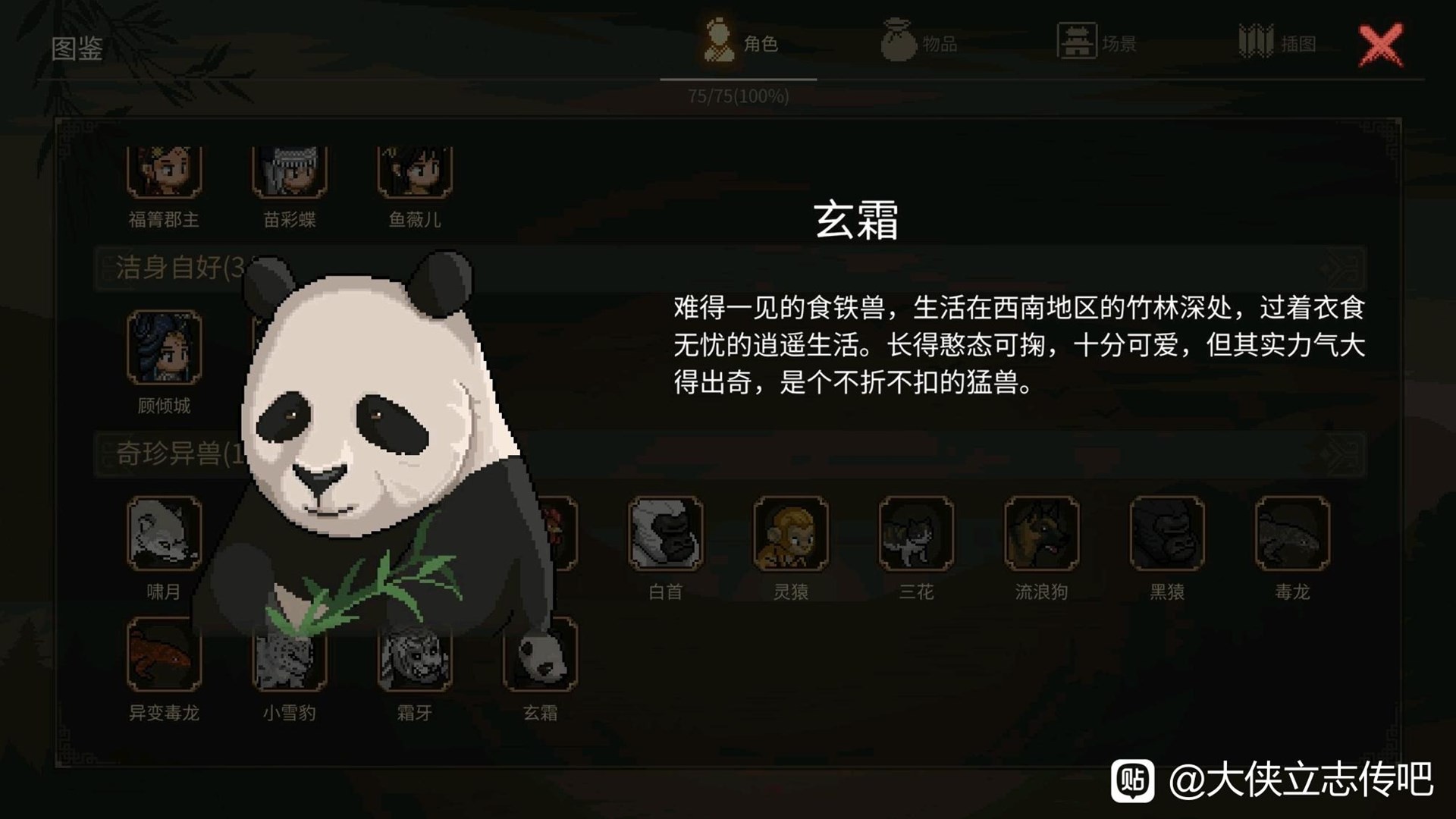The height and width of the screenshot is (819, 1456).
Task: View the 鱼薇儿 character entry
Action: click(x=415, y=172)
